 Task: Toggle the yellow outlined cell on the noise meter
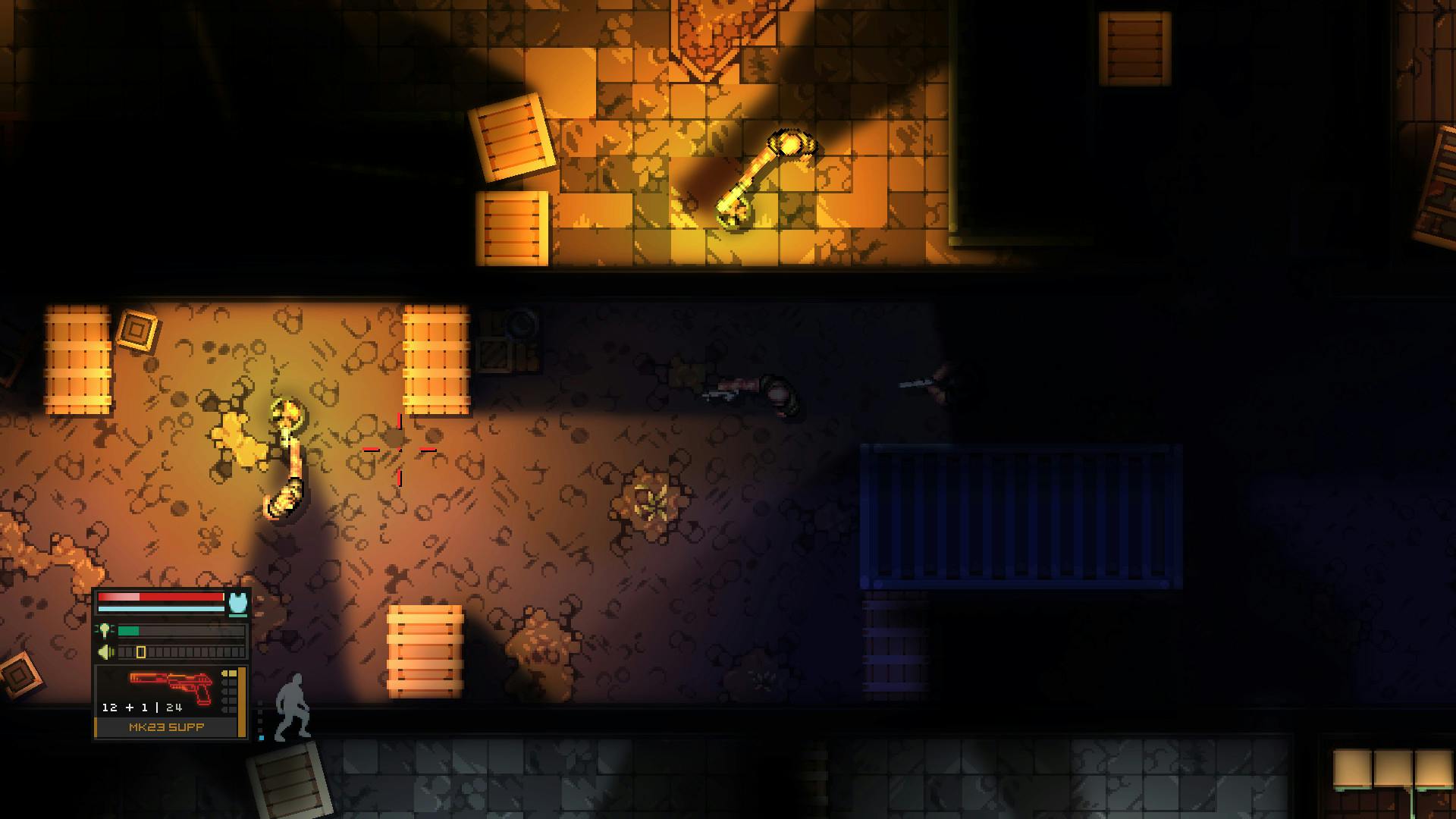pos(141,651)
